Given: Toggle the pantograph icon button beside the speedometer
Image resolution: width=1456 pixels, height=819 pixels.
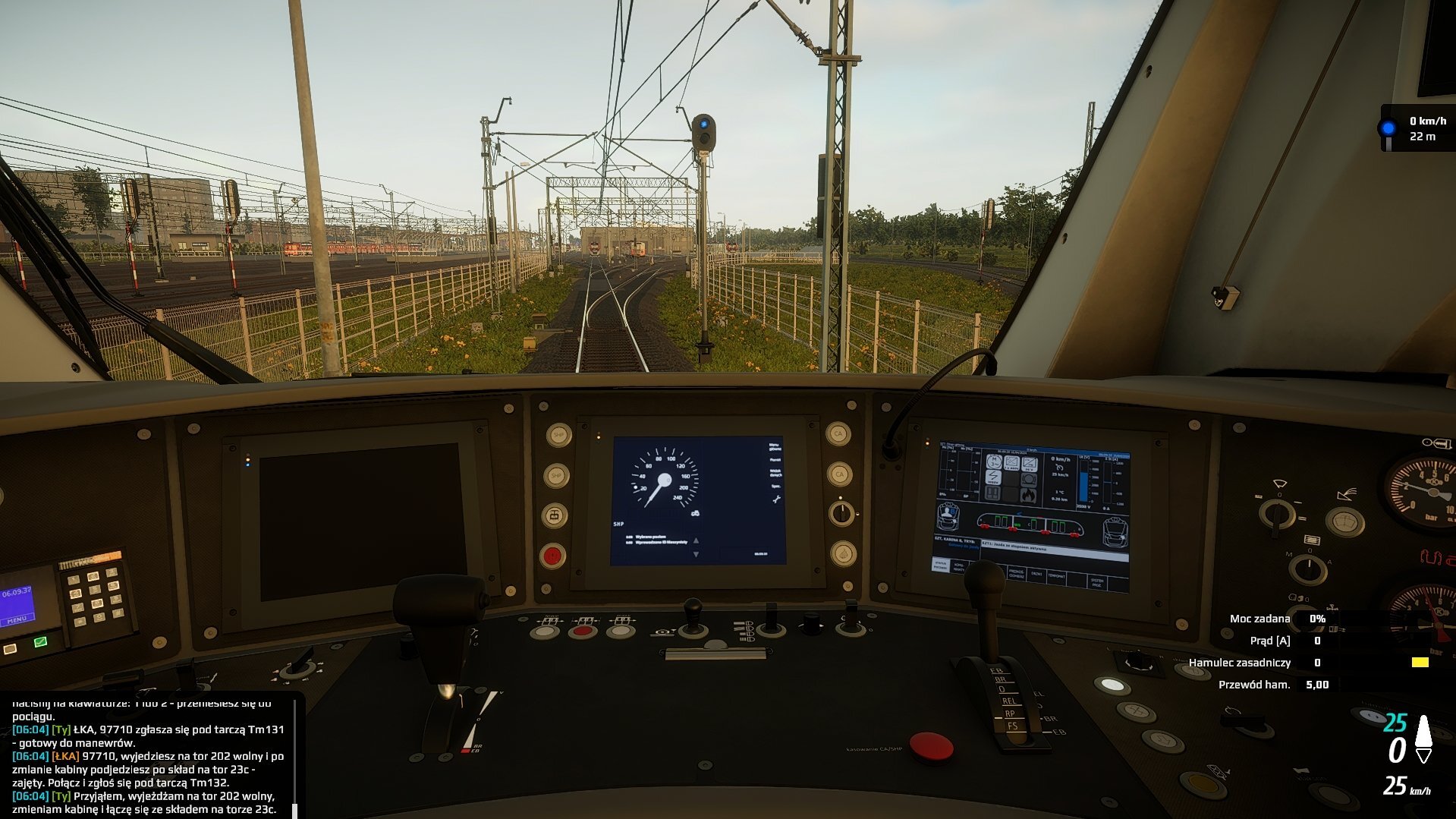Looking at the screenshot, I should tap(555, 516).
